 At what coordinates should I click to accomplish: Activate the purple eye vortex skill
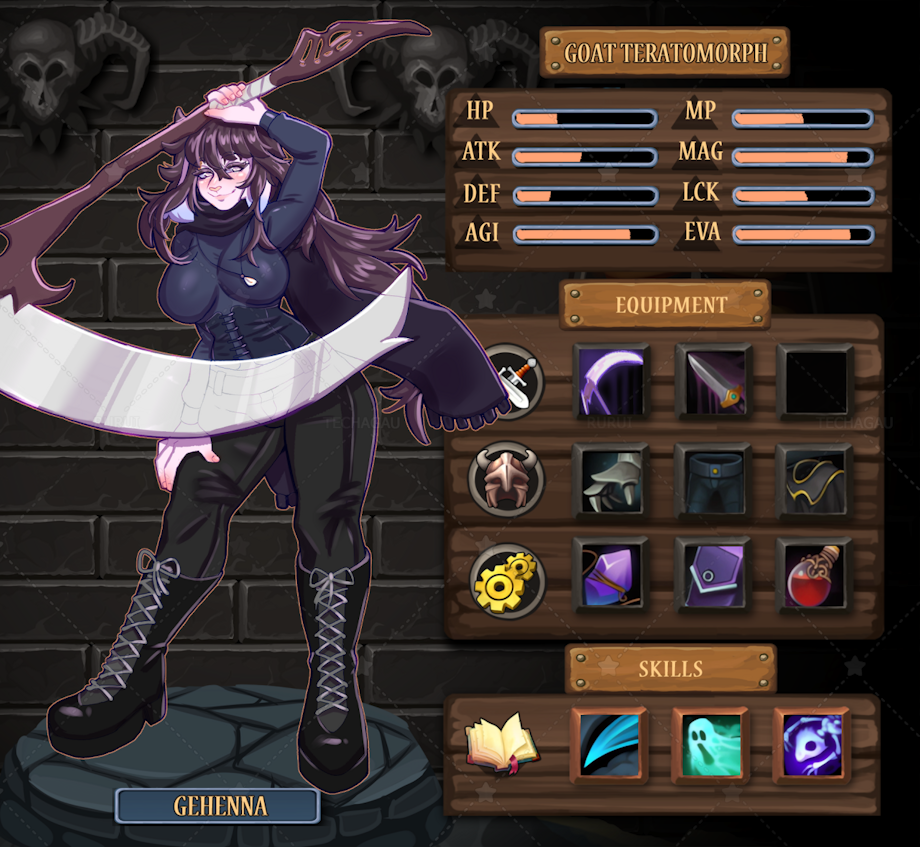click(x=812, y=746)
